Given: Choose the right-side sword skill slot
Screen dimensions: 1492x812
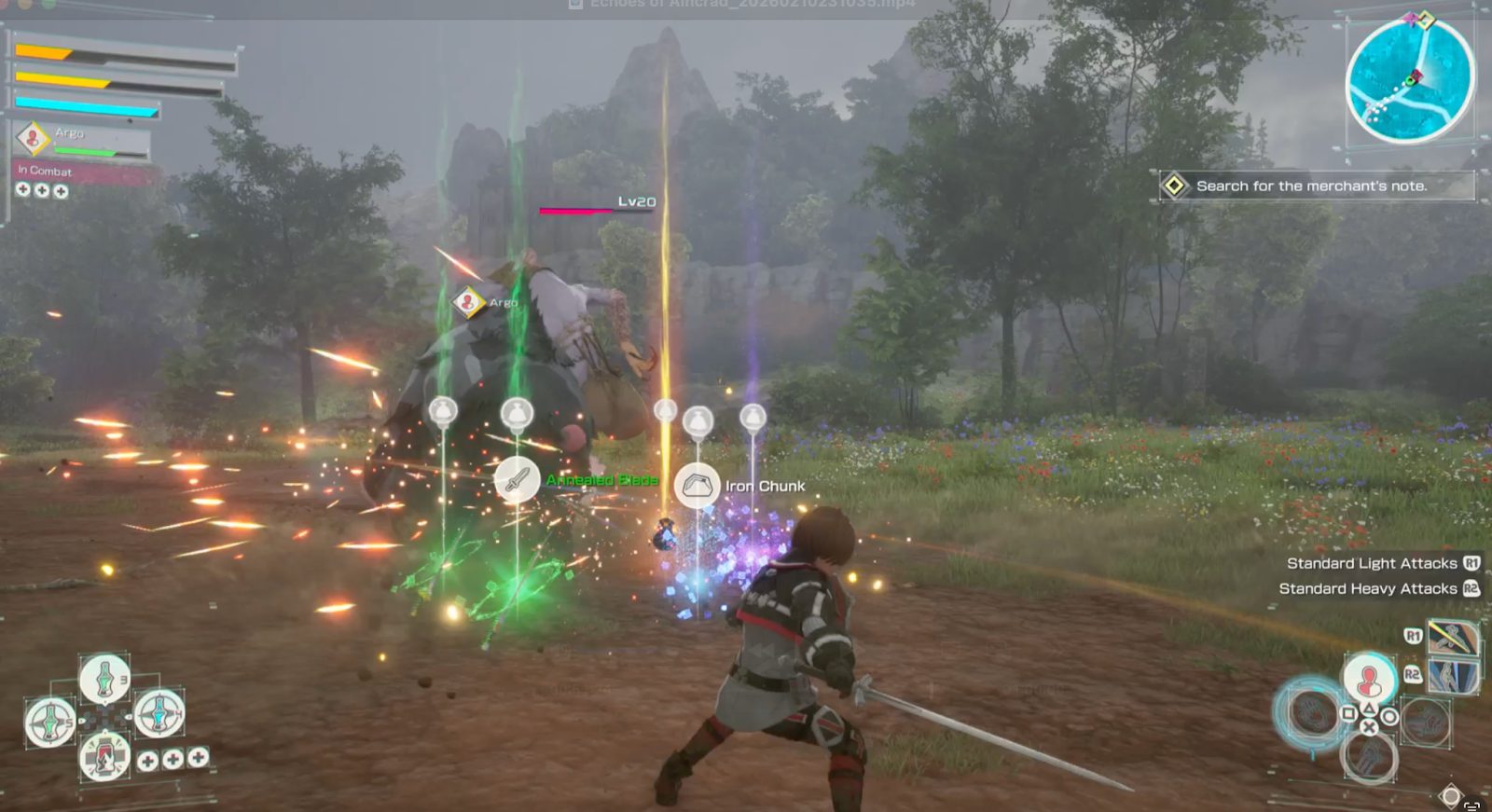Looking at the screenshot, I should [x=1424, y=720].
